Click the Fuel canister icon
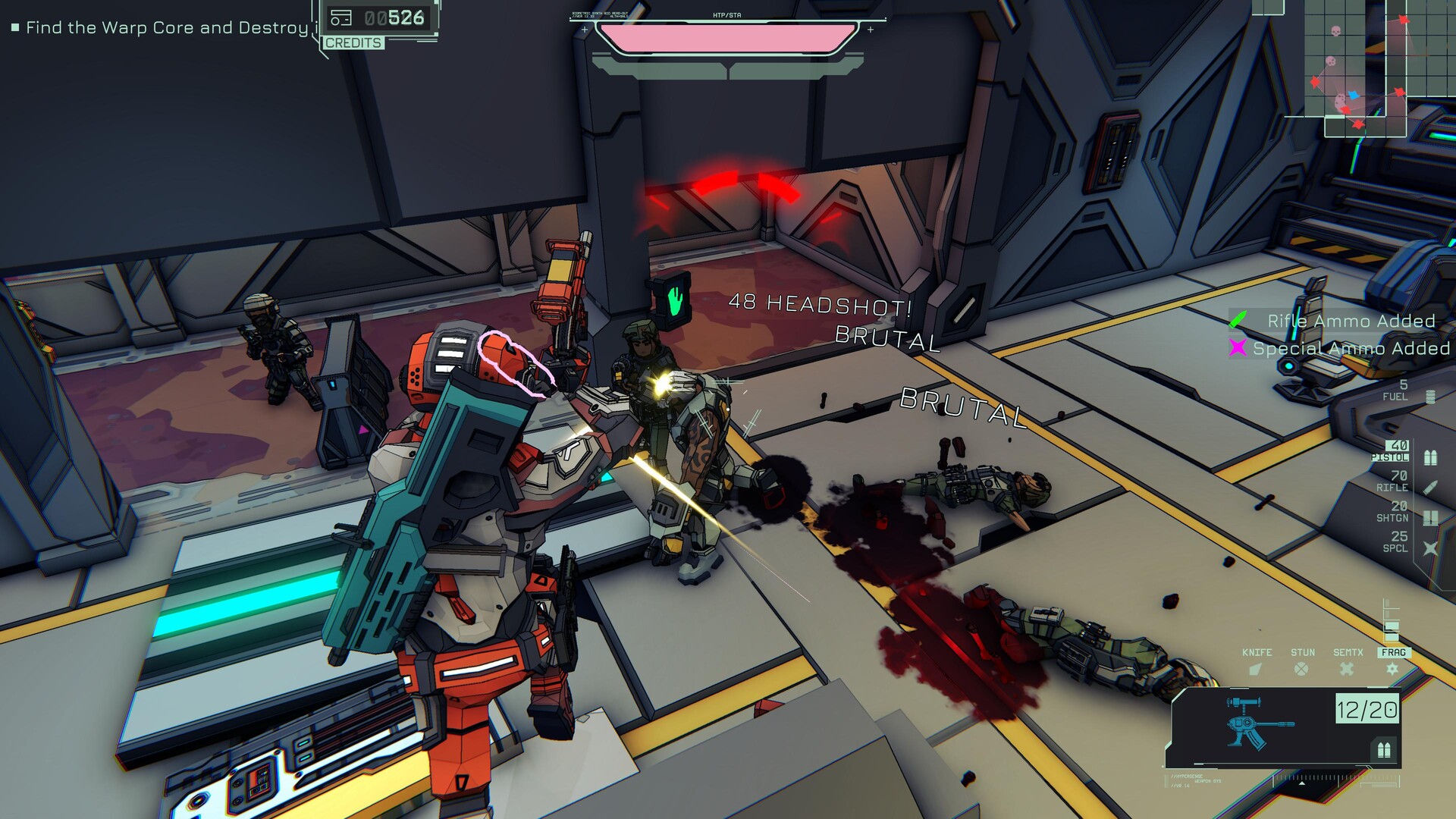This screenshot has height=819, width=1456. [x=1430, y=397]
